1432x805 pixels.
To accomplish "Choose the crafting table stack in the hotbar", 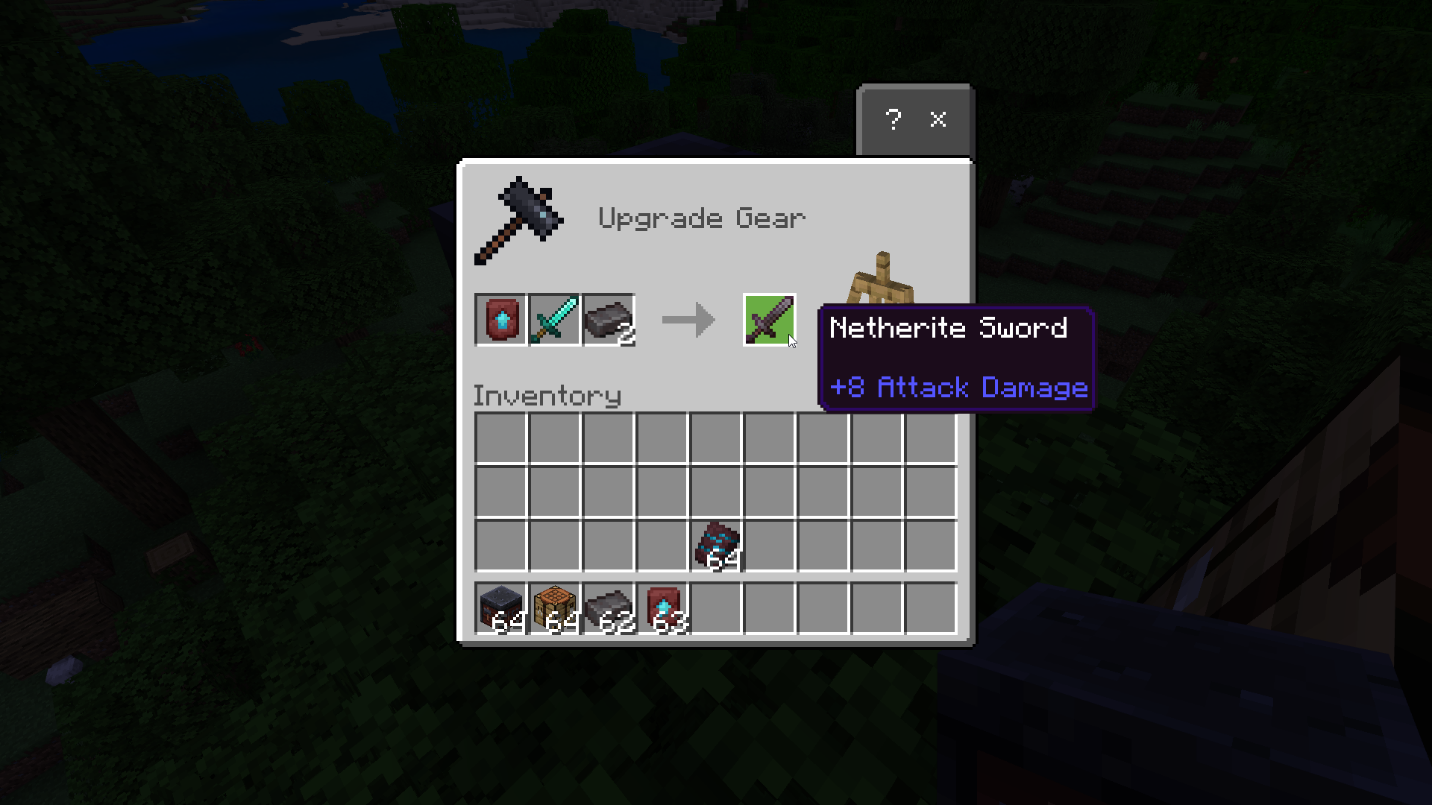I will (x=554, y=608).
